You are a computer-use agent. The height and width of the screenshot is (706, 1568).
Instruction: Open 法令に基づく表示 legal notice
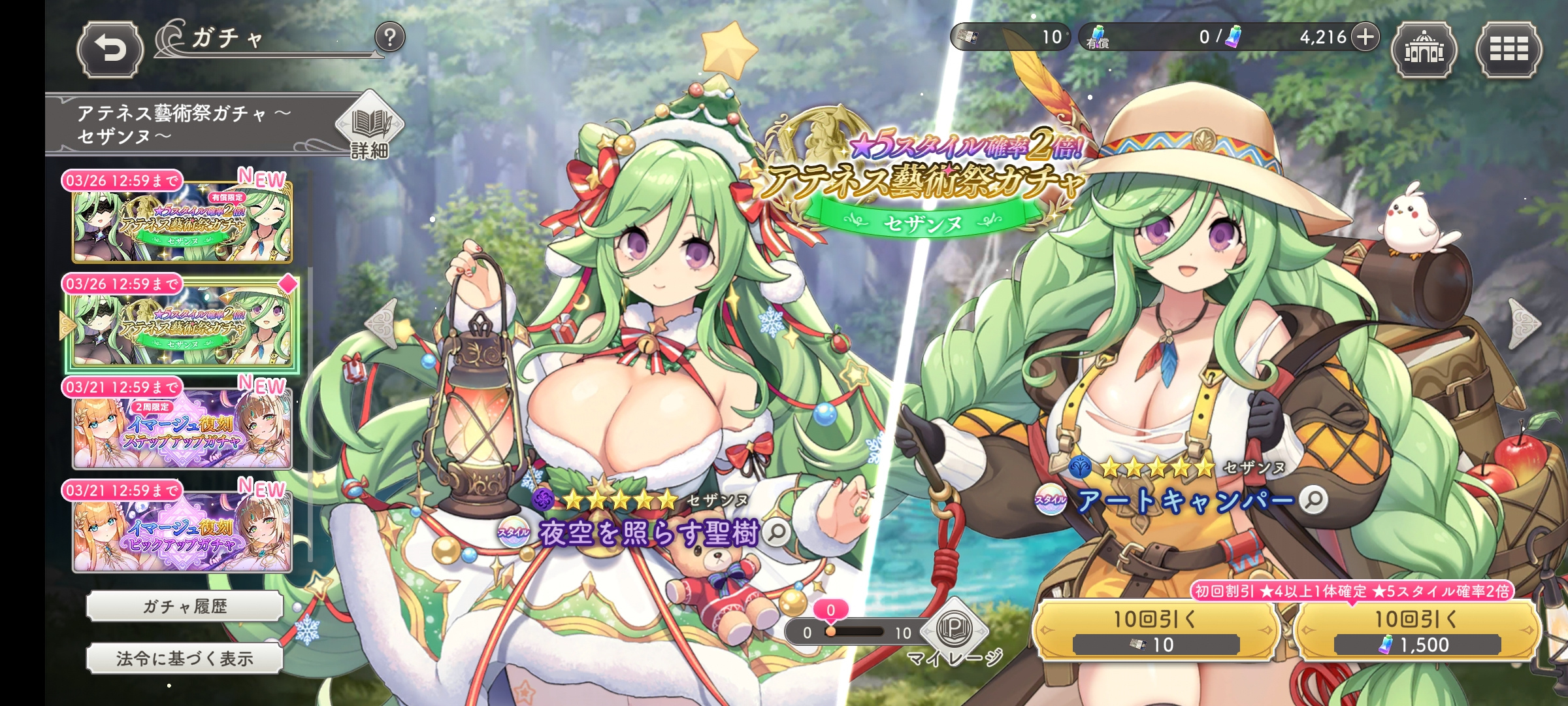click(x=185, y=658)
